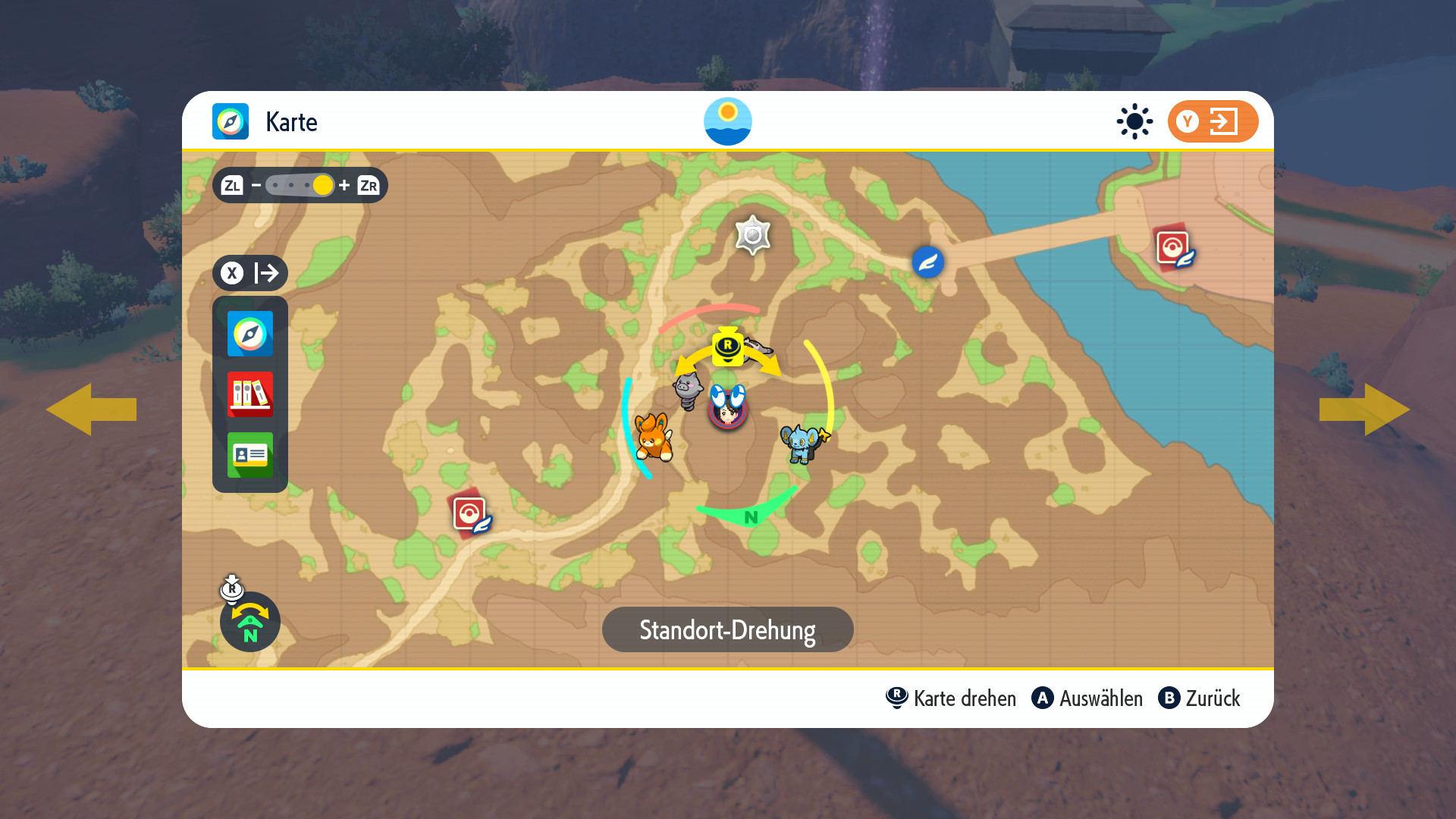Toggle the north-lock map rotation compass

tap(249, 621)
